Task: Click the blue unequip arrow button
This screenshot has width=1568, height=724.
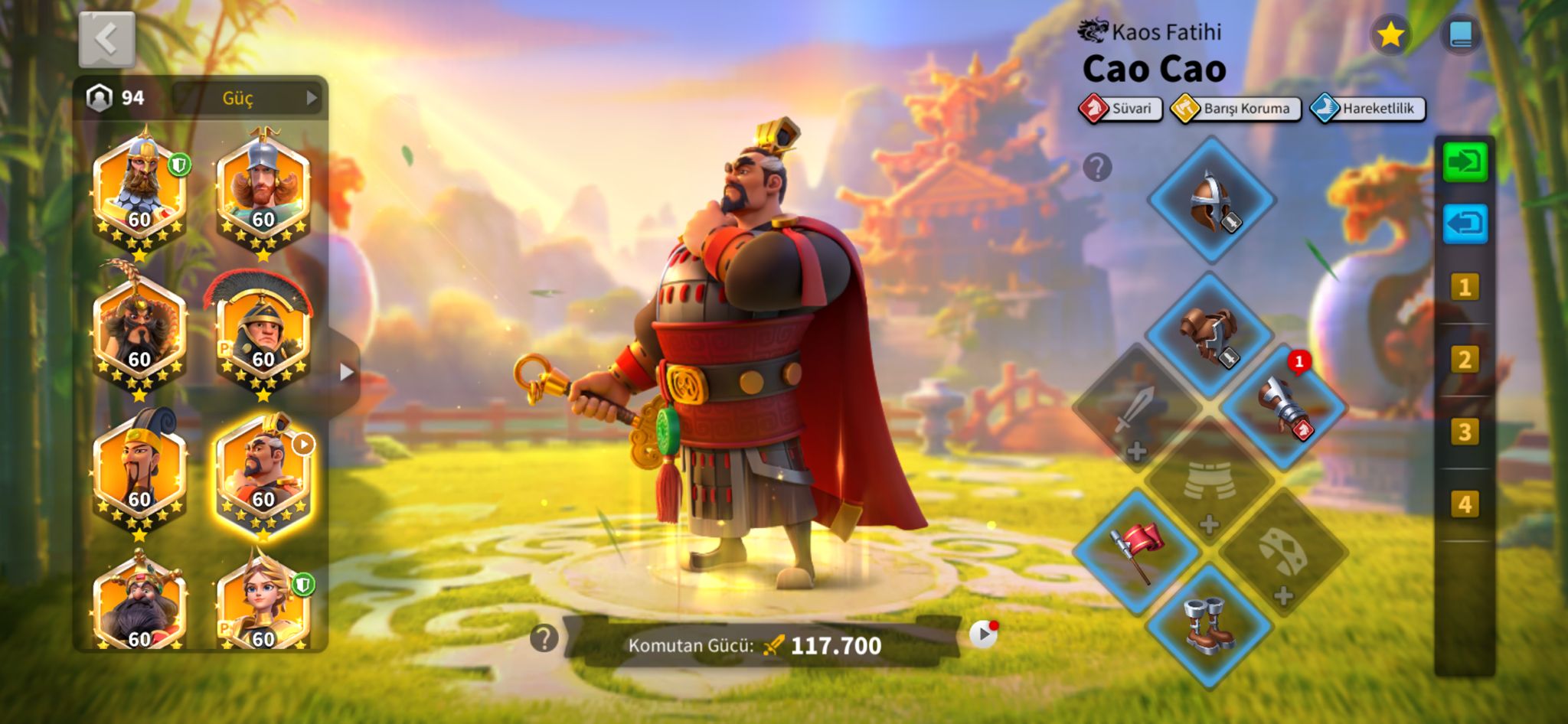Action: click(x=1465, y=223)
